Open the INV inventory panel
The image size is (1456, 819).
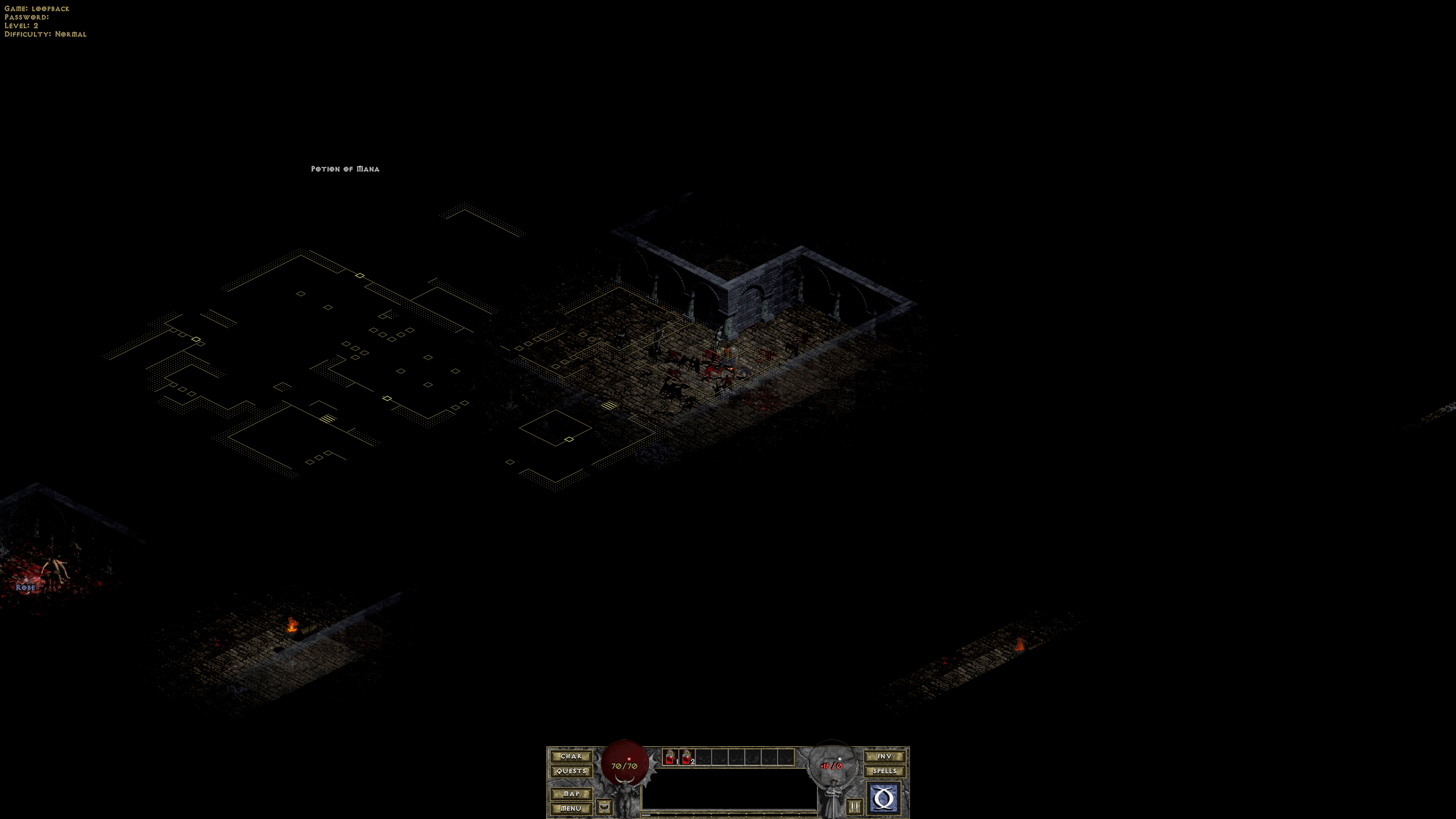[884, 756]
